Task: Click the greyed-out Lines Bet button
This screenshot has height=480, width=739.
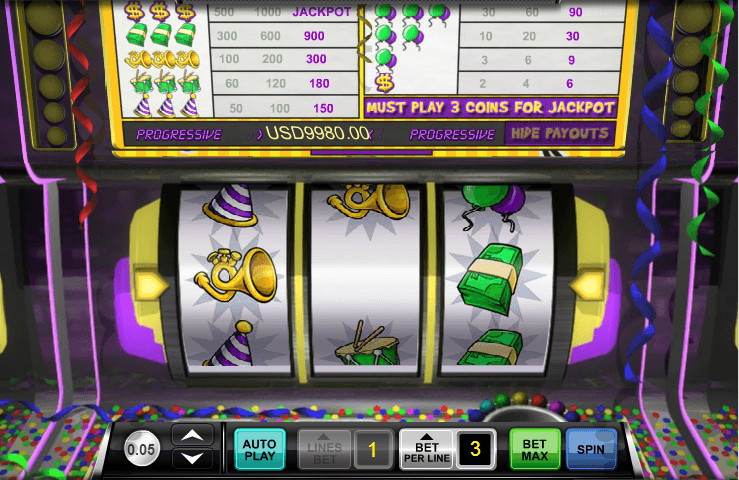Action: coord(327,450)
